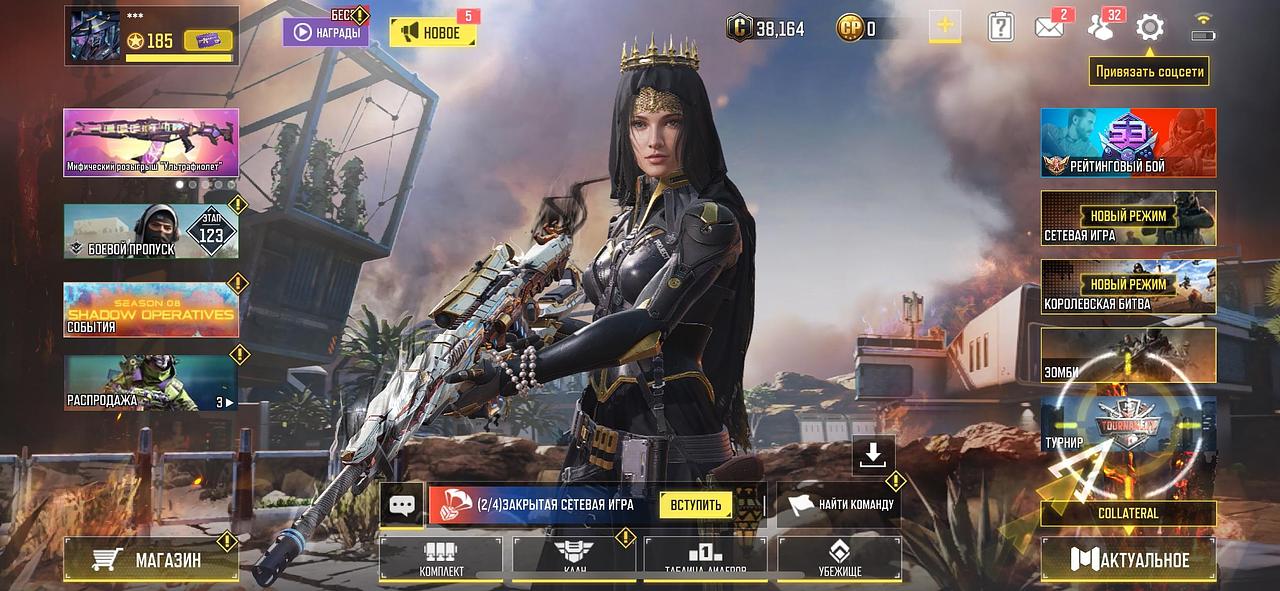Screen dimensions: 1280x591
Task: Open the Магазин shop
Action: coord(151,560)
